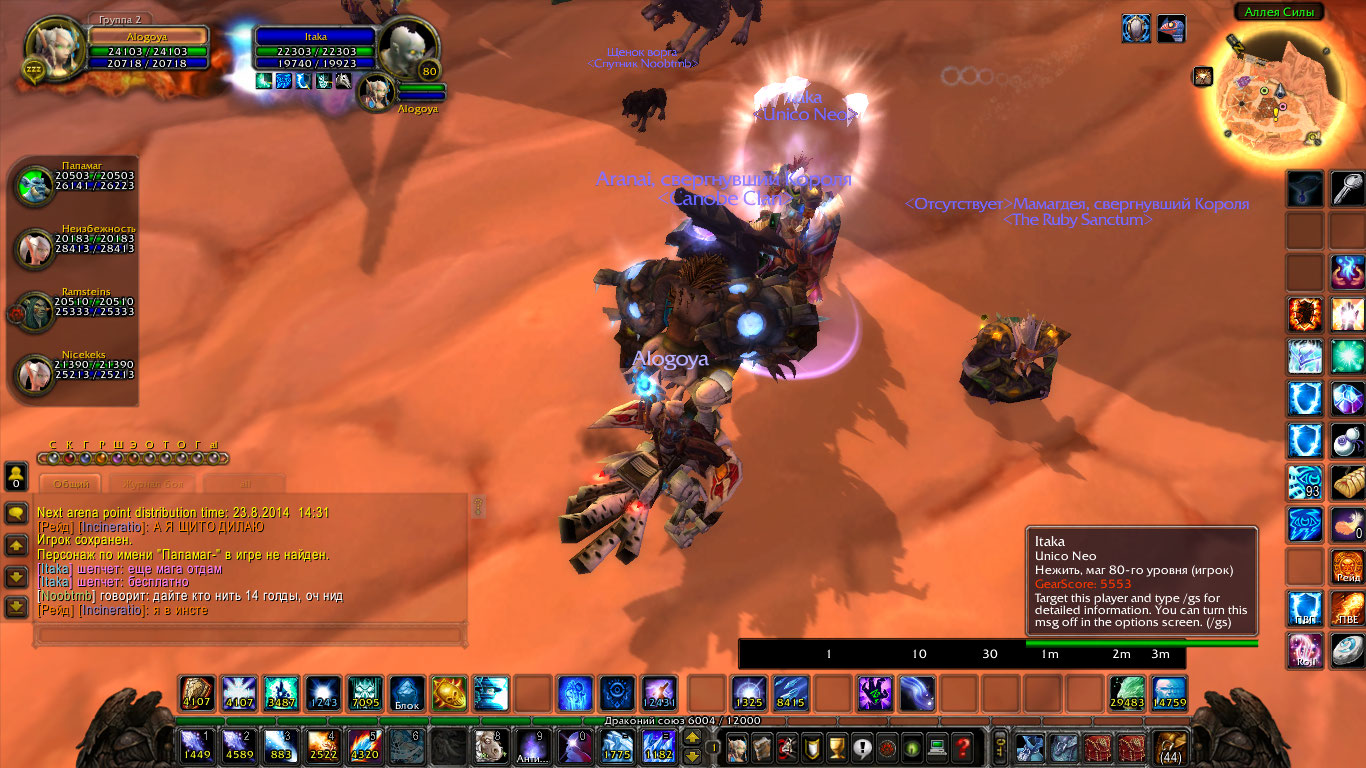The image size is (1366, 768).
Task: Open the red question mark help button
Action: tap(961, 746)
